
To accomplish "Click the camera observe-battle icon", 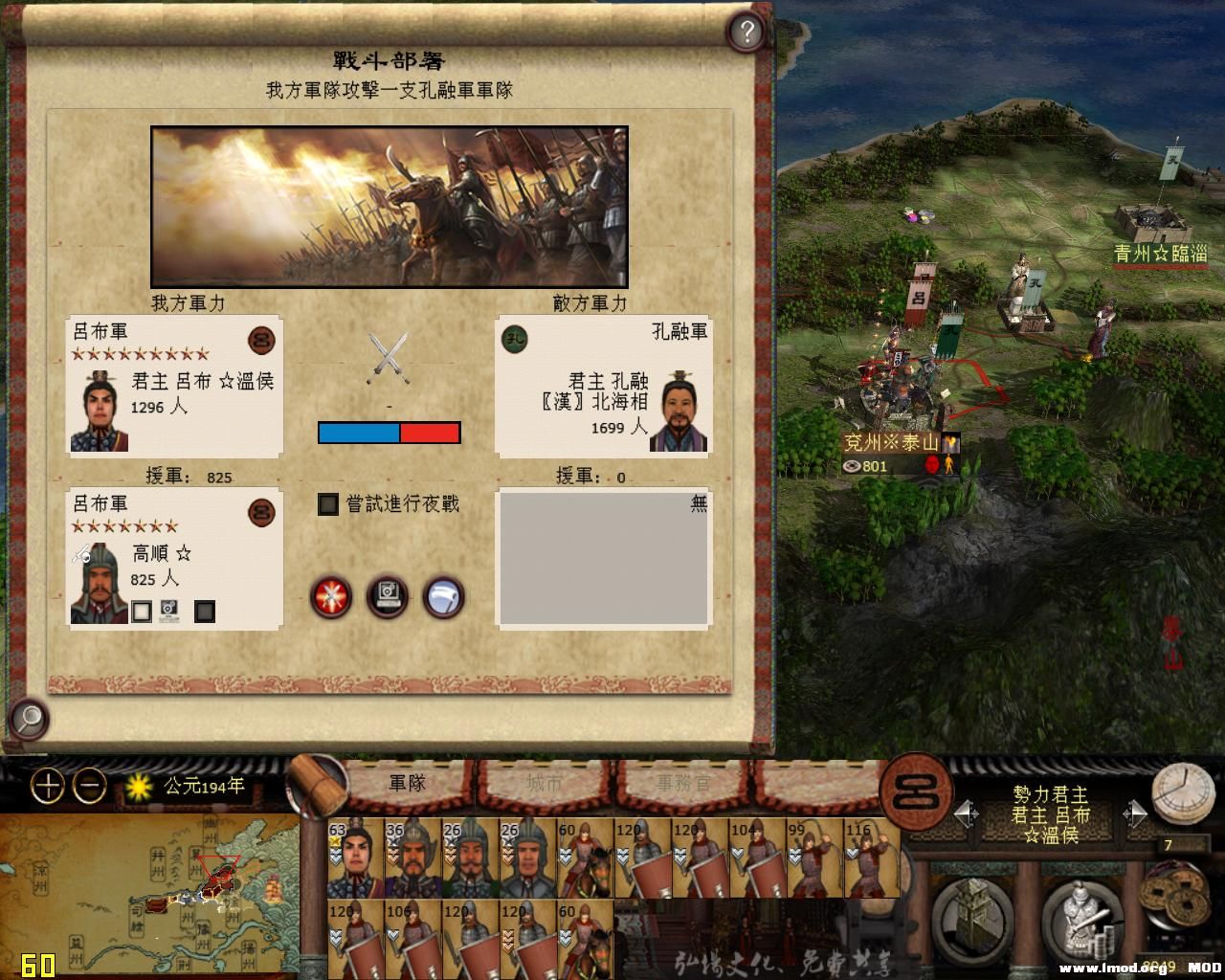I will click(388, 596).
